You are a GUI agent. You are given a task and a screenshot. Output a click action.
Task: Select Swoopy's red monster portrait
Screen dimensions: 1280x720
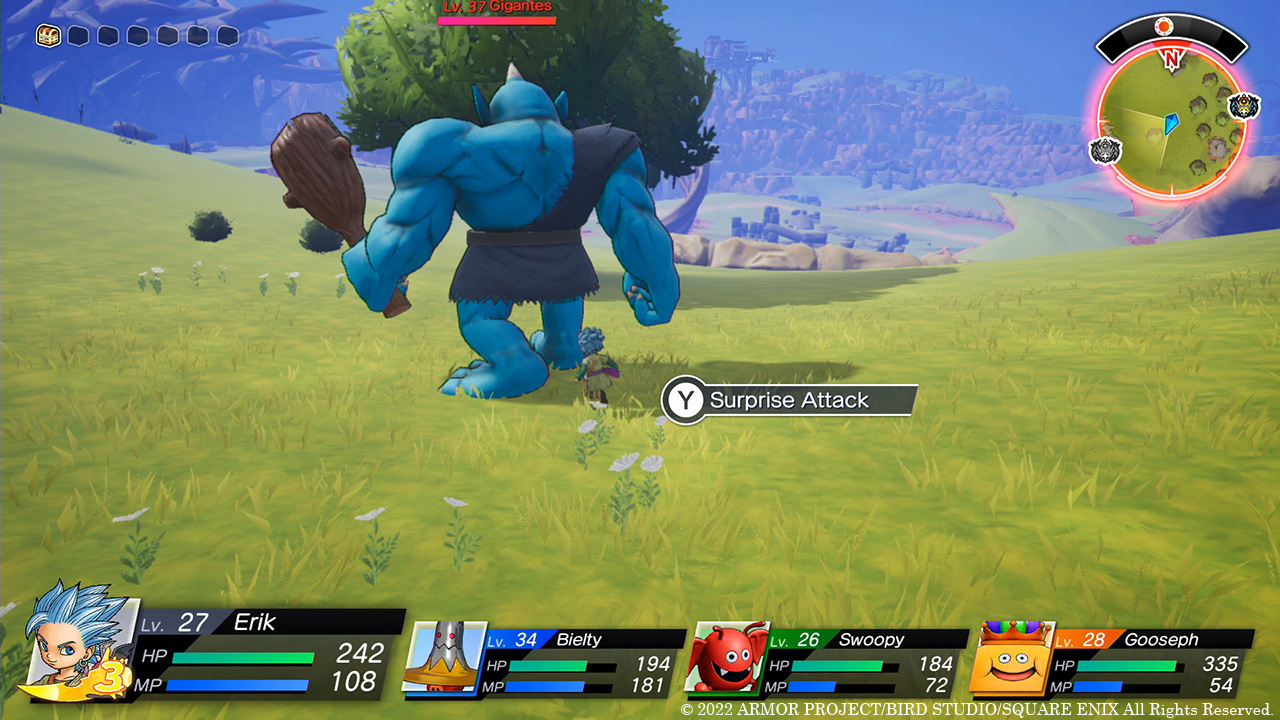point(725,657)
